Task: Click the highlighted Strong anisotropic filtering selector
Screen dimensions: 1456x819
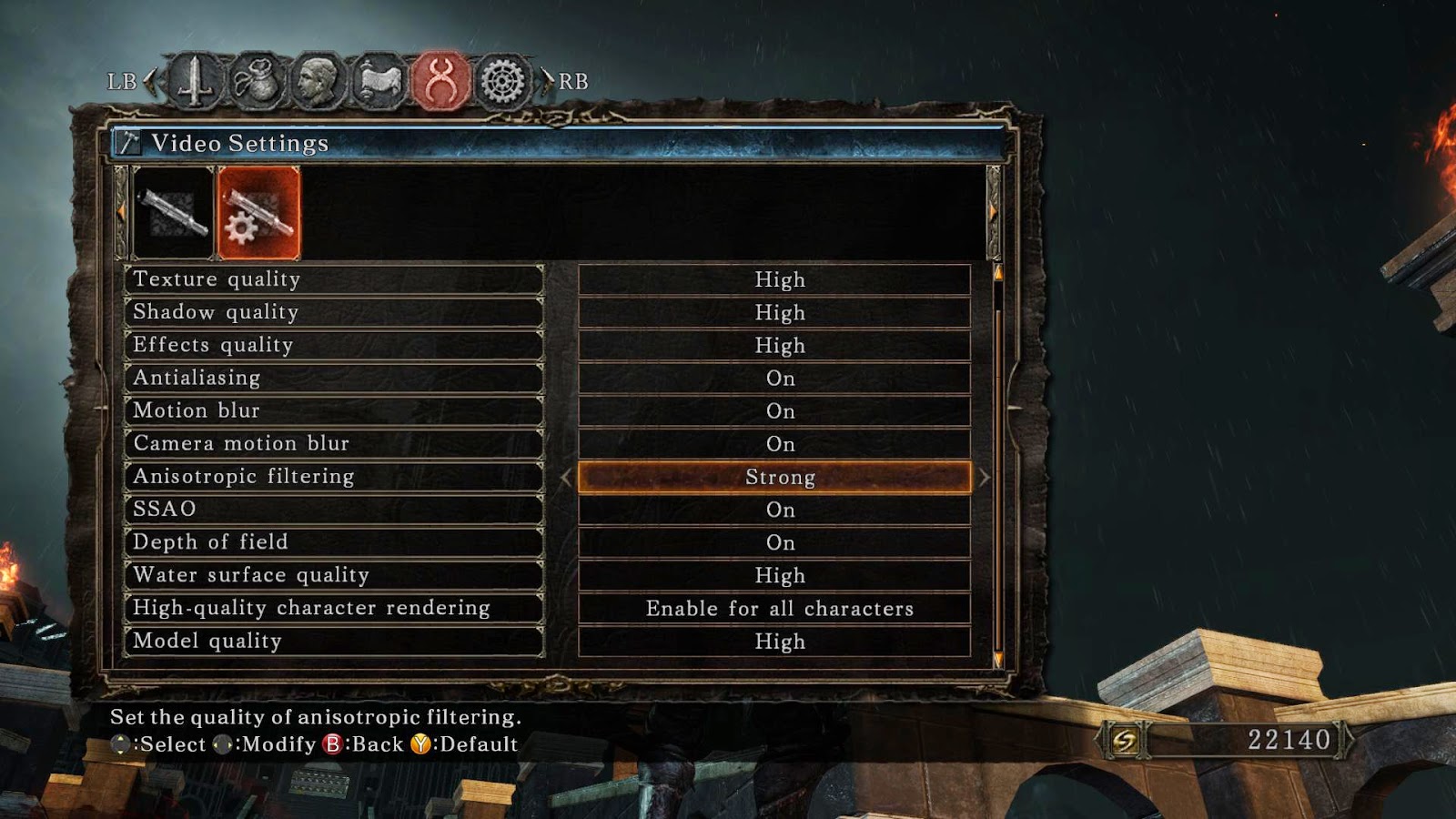Action: coord(778,476)
